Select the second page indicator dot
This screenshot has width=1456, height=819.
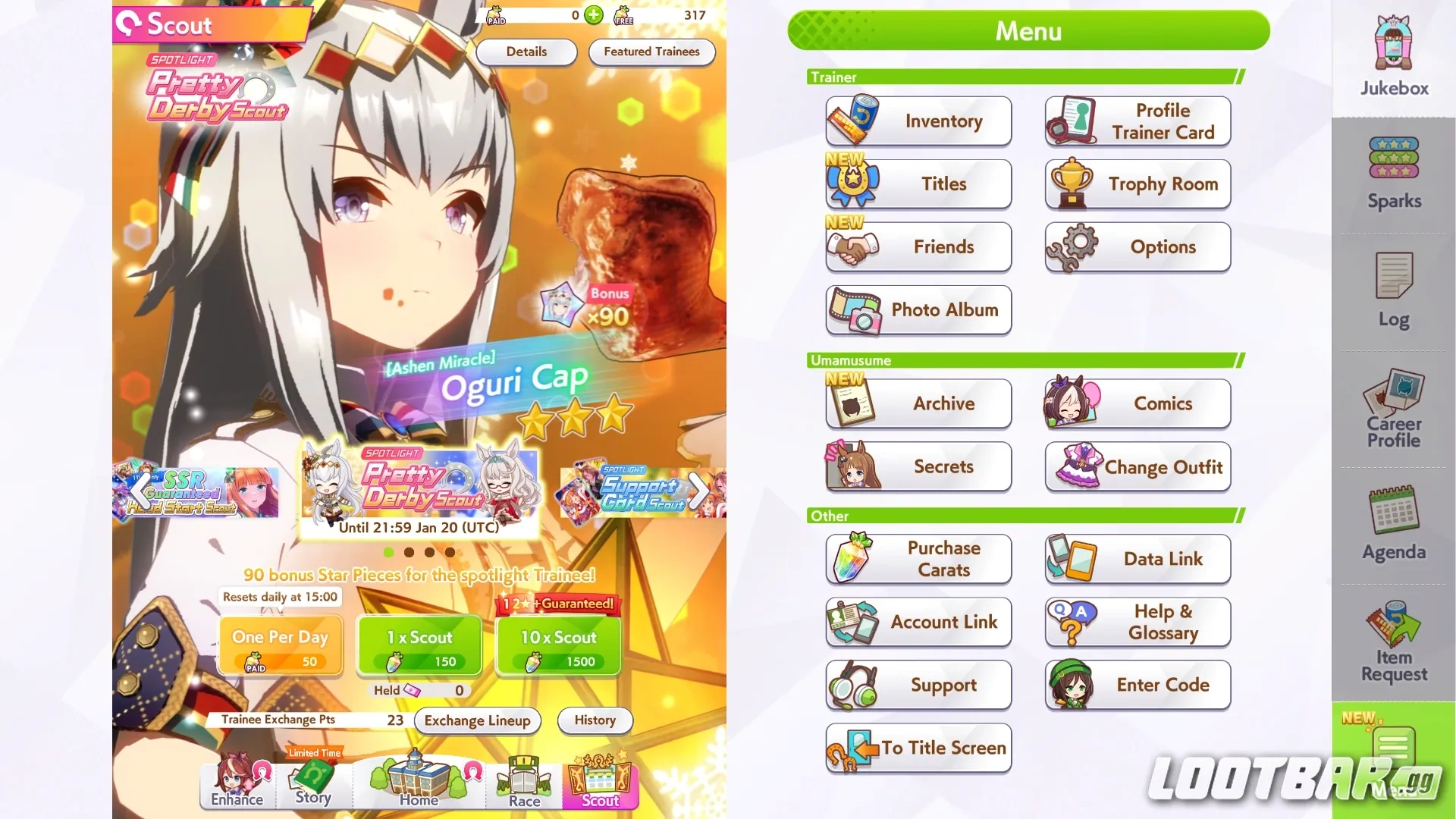point(410,552)
